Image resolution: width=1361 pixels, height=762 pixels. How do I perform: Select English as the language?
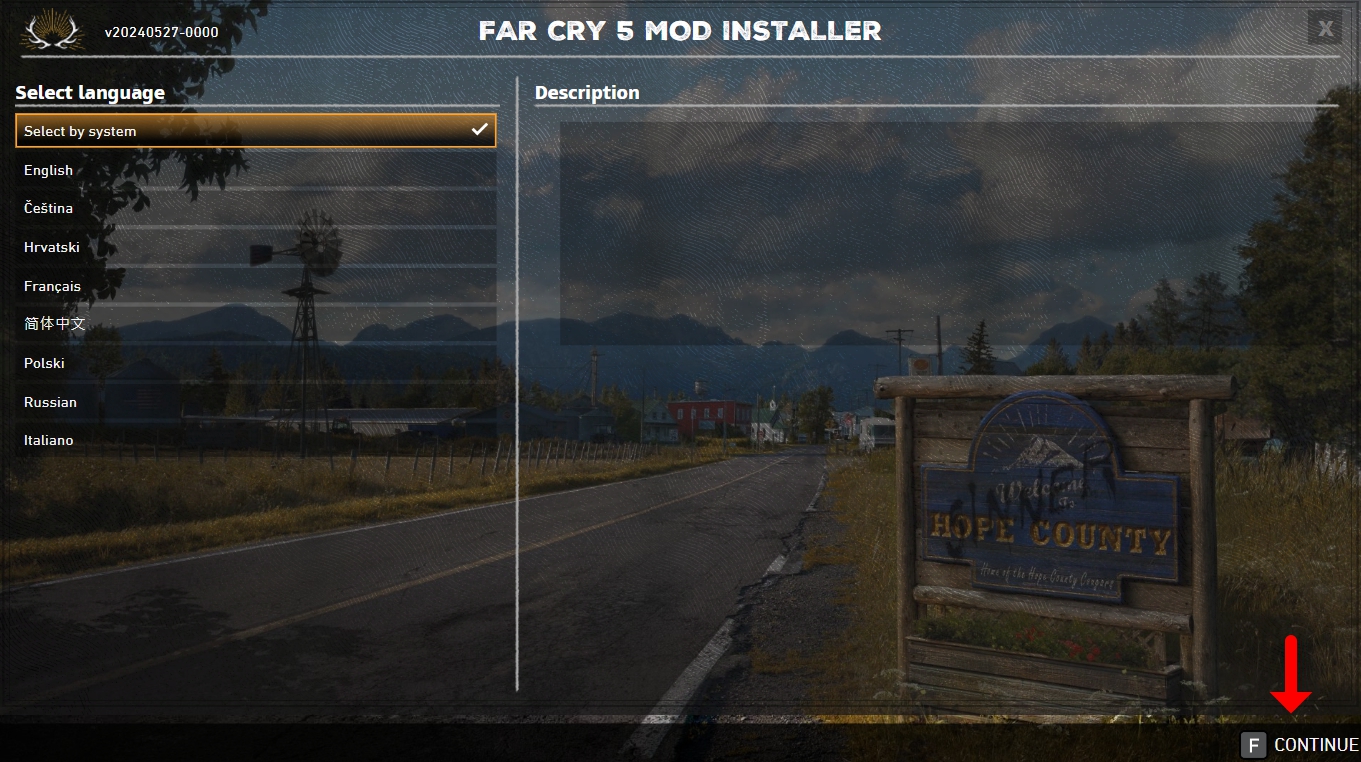coord(255,170)
